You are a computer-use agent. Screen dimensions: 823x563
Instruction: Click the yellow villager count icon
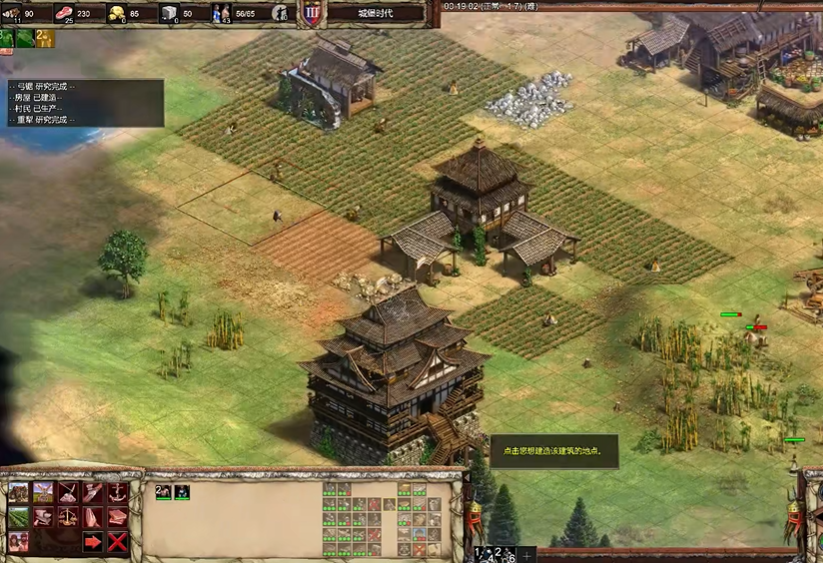pos(44,38)
